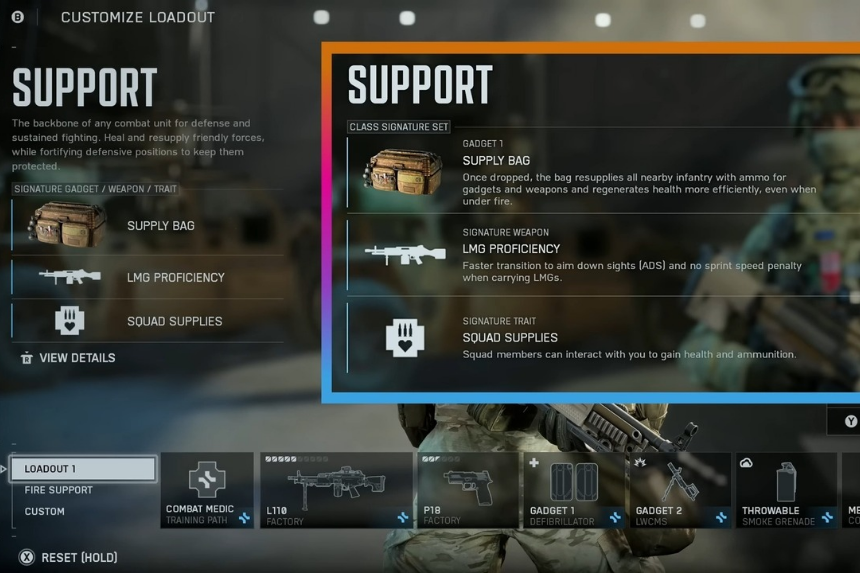Select Loadout 1

[84, 468]
